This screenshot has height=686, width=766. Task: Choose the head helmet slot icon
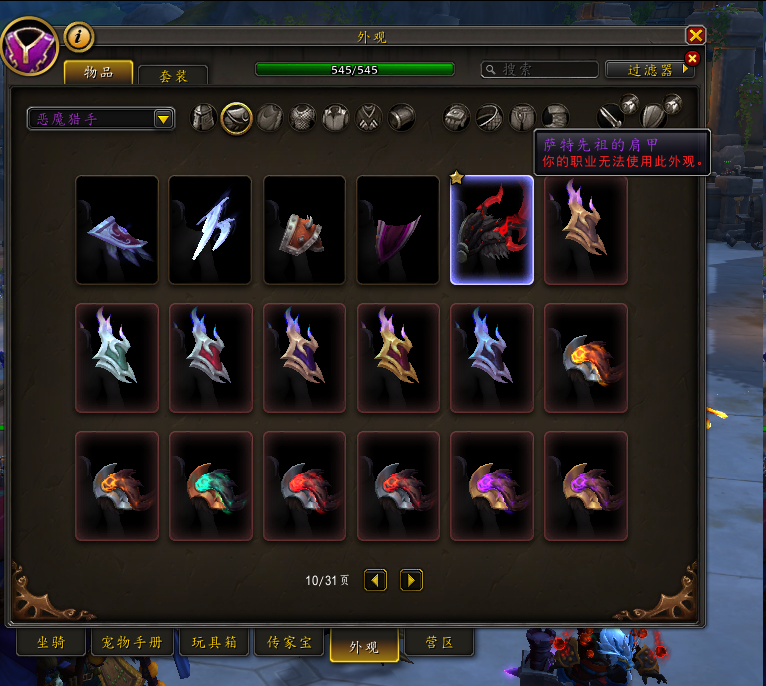click(x=204, y=118)
